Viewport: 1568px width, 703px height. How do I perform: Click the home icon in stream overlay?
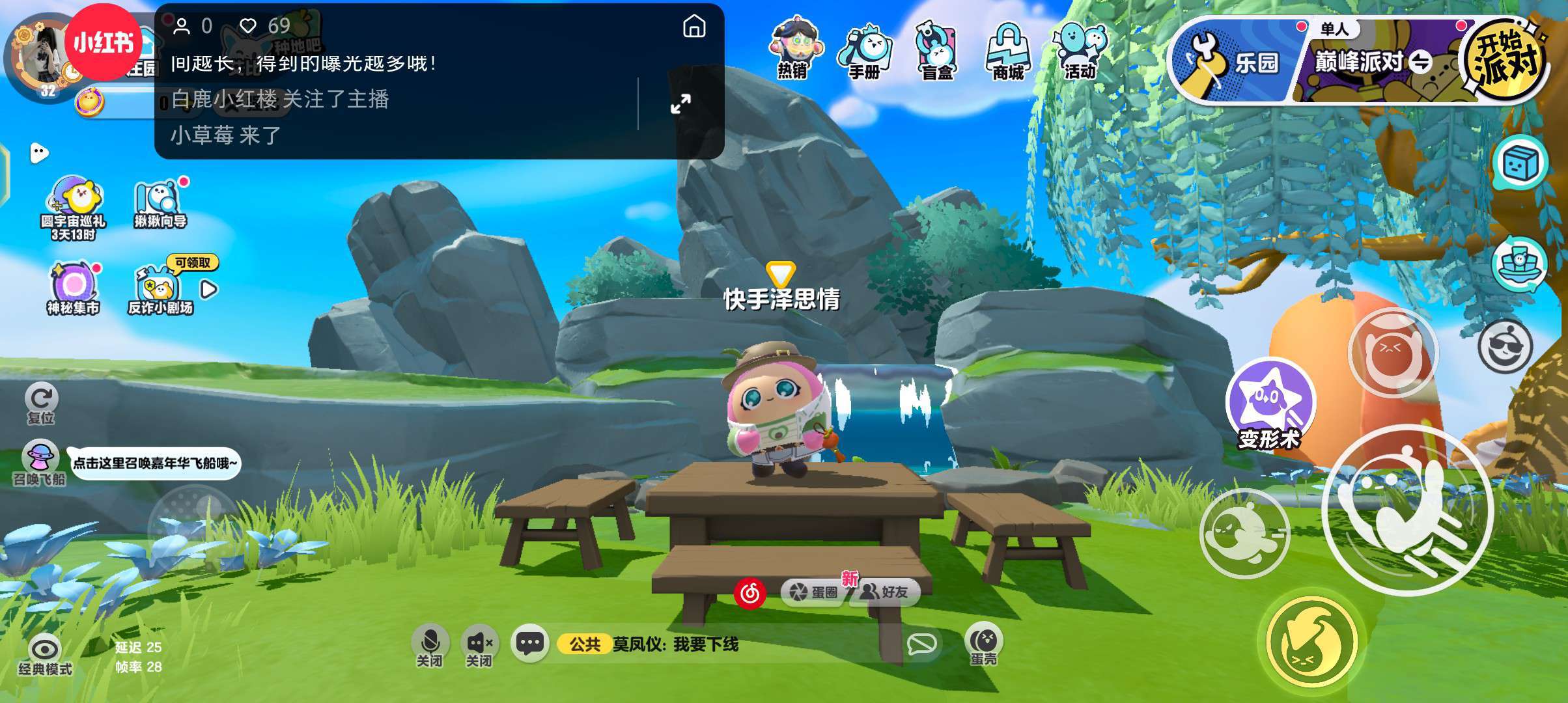tap(694, 27)
